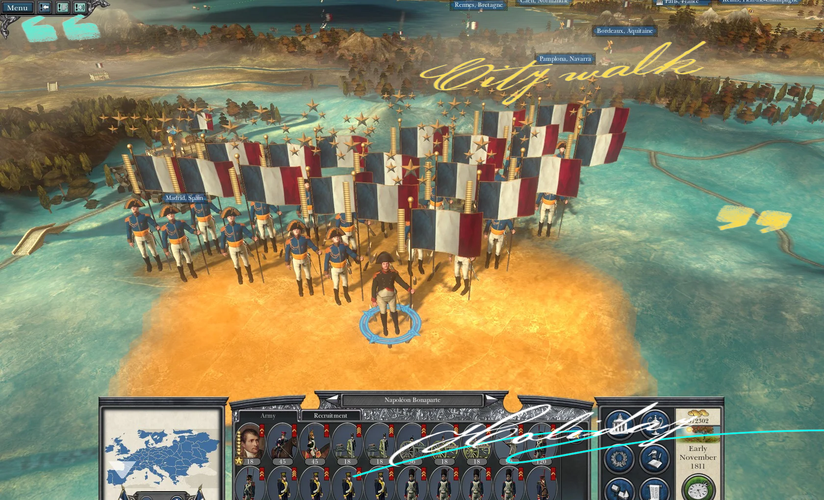The image size is (824, 500).
Task: Select the first mounted cavalry unit card
Action: [x=283, y=441]
